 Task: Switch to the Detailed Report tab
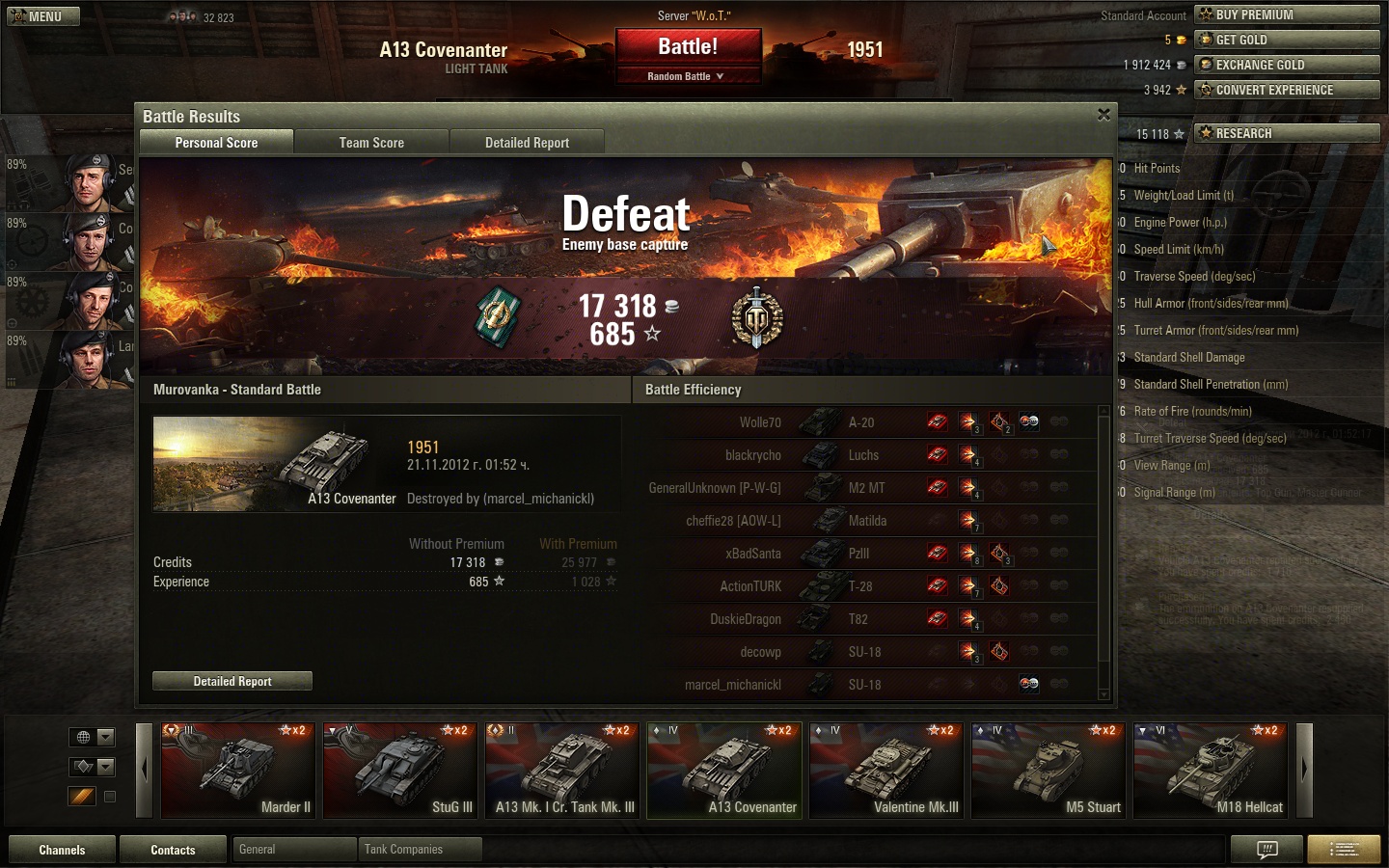(x=527, y=143)
